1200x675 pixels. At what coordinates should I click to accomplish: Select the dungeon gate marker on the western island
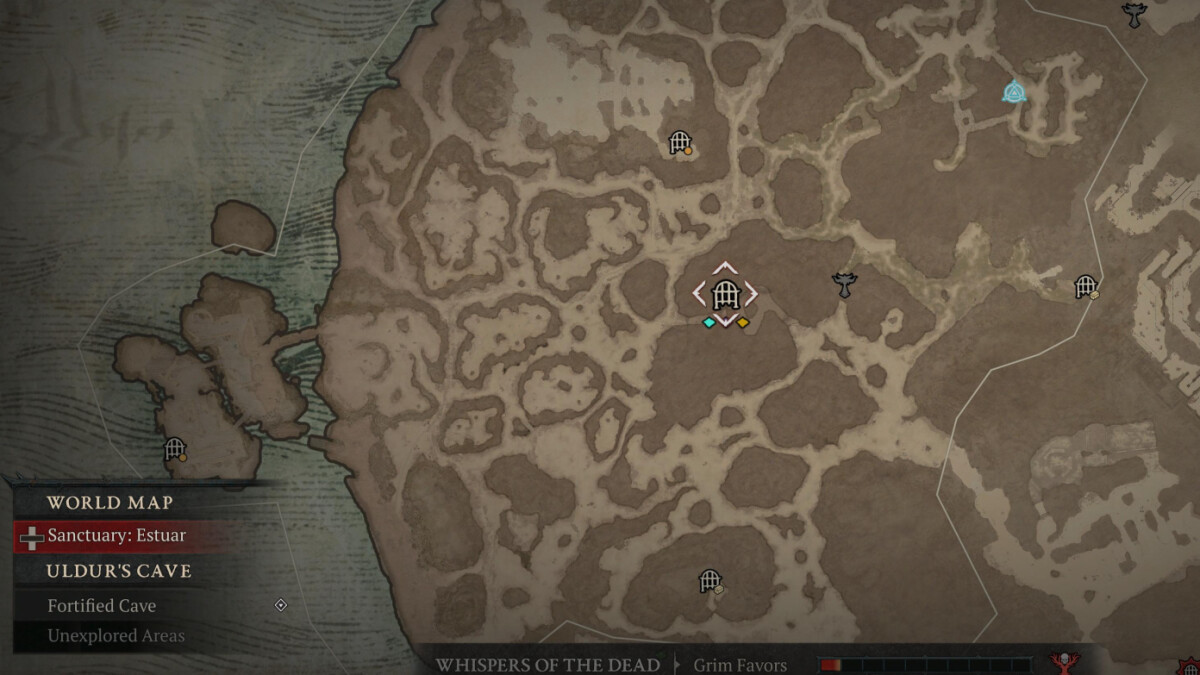tap(175, 449)
